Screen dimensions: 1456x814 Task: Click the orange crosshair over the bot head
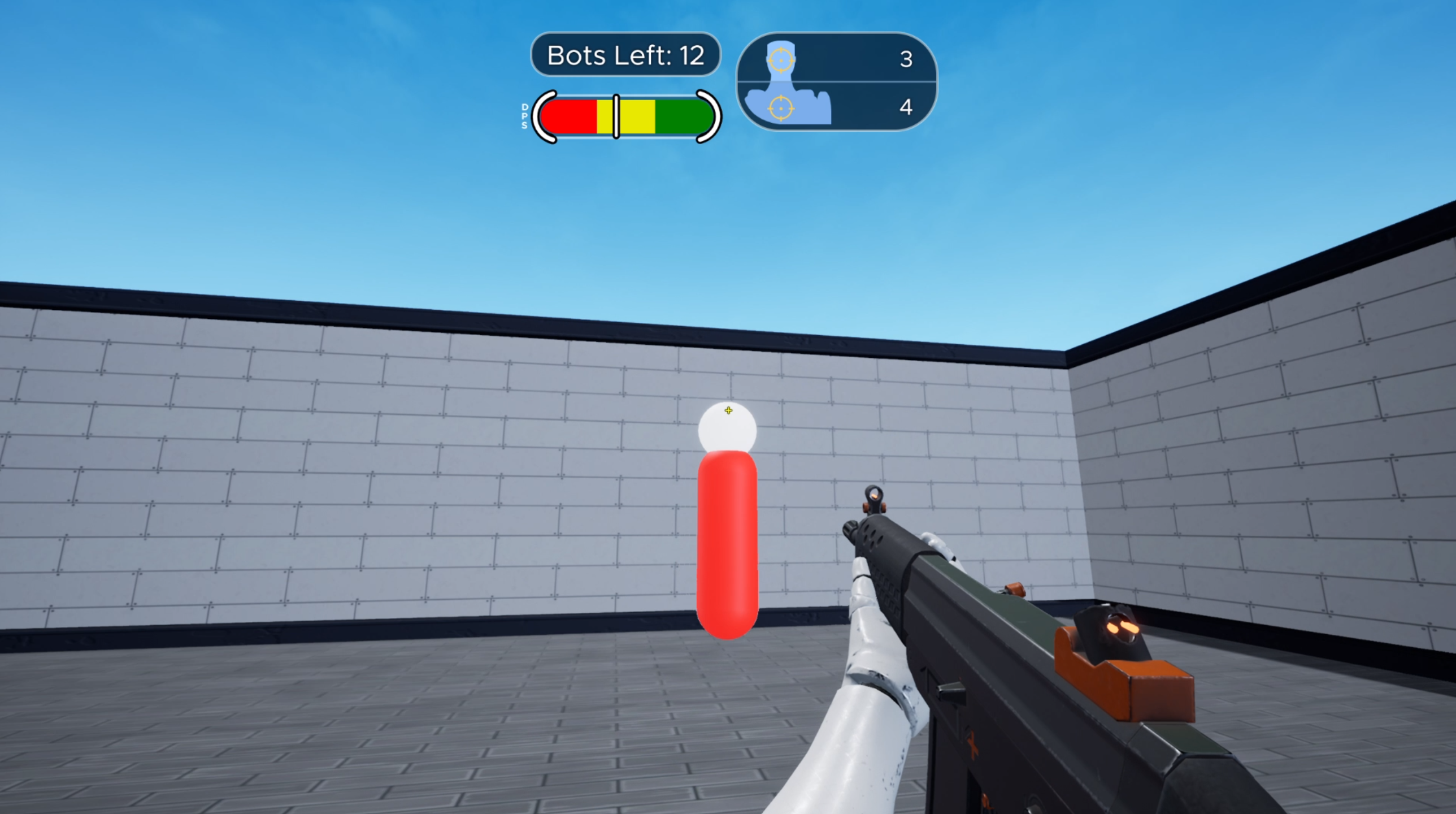point(729,410)
